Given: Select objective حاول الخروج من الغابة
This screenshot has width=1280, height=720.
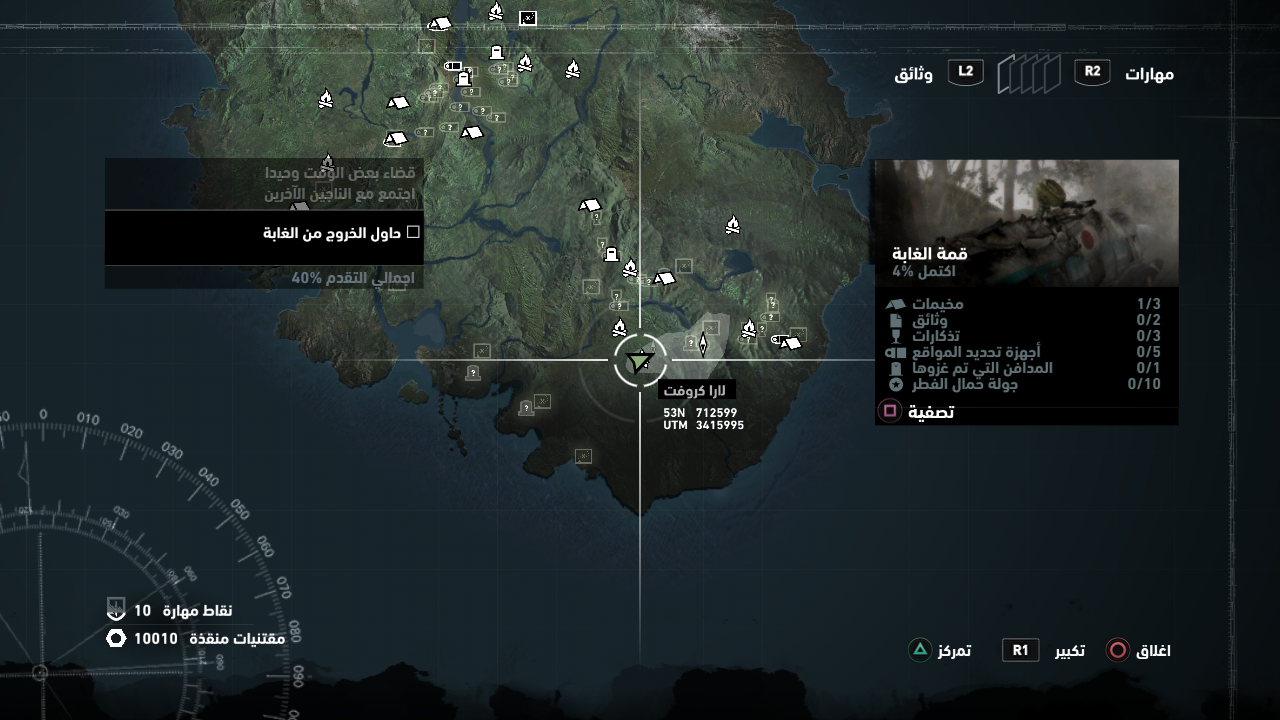Looking at the screenshot, I should coord(264,233).
